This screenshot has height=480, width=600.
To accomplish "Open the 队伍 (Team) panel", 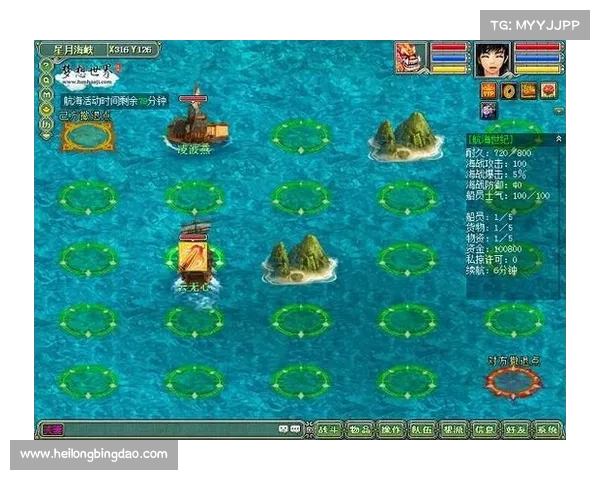I will click(422, 430).
